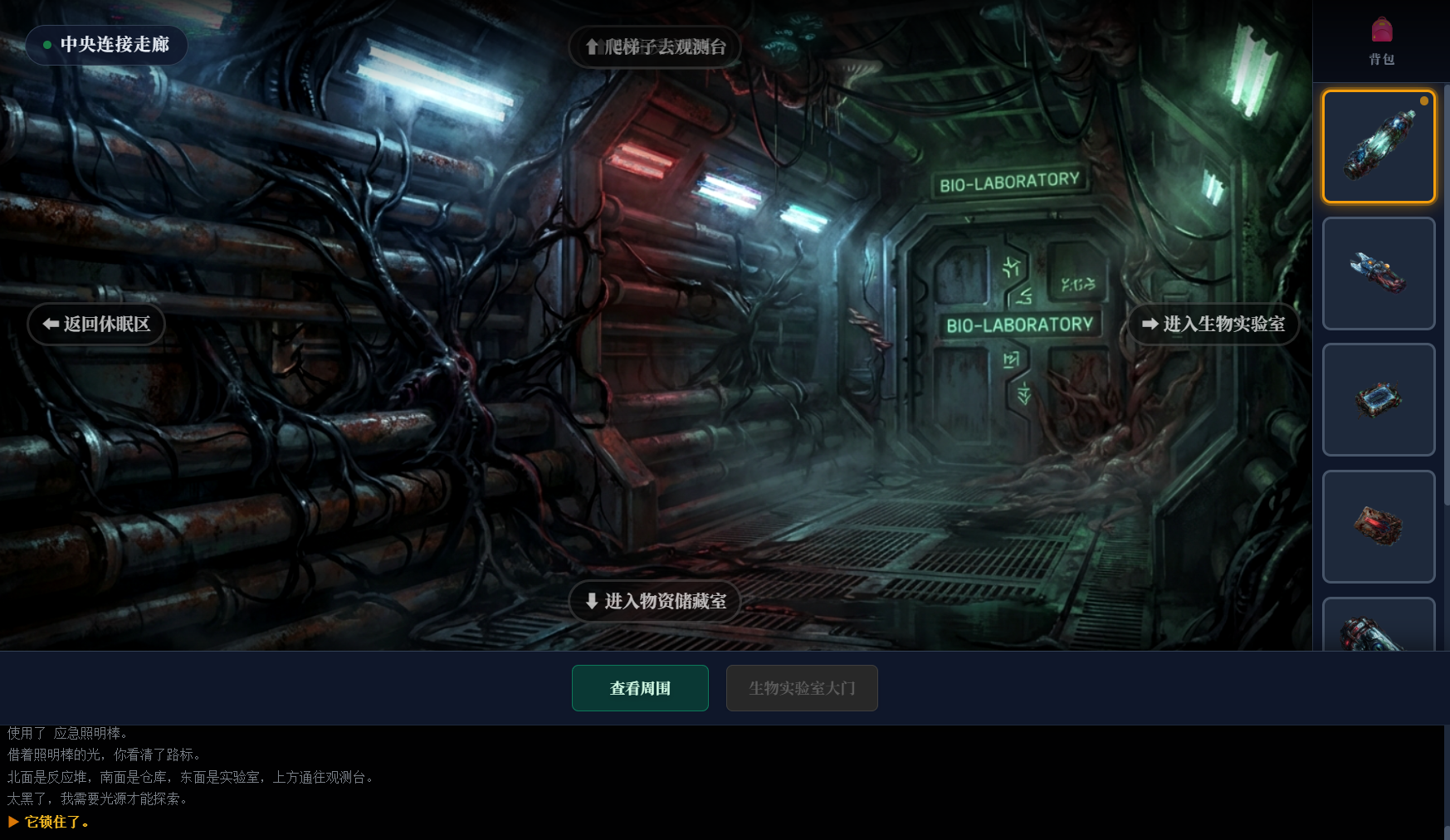The image size is (1450, 840).
Task: Go back with 返回休眠区 button
Action: coord(96,324)
